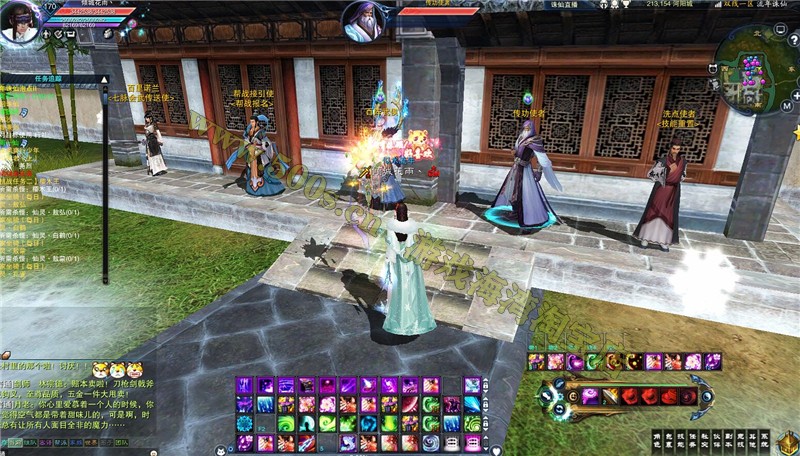Screen dimensions: 800x456
Task: Use the grey-white spiral skill in the bottom row
Action: [x=430, y=442]
